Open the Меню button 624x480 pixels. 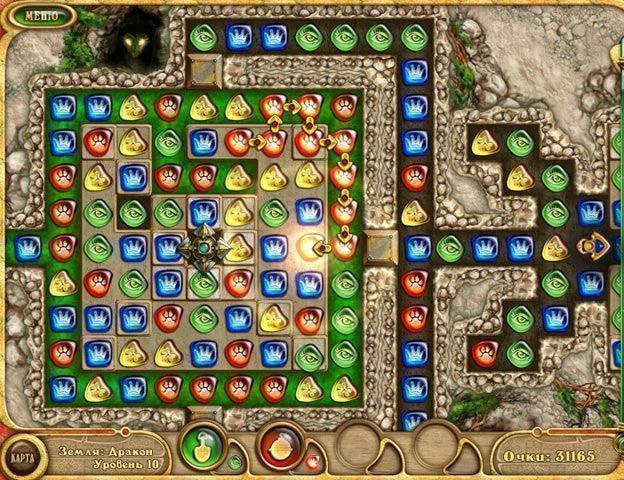pyautogui.click(x=40, y=16)
